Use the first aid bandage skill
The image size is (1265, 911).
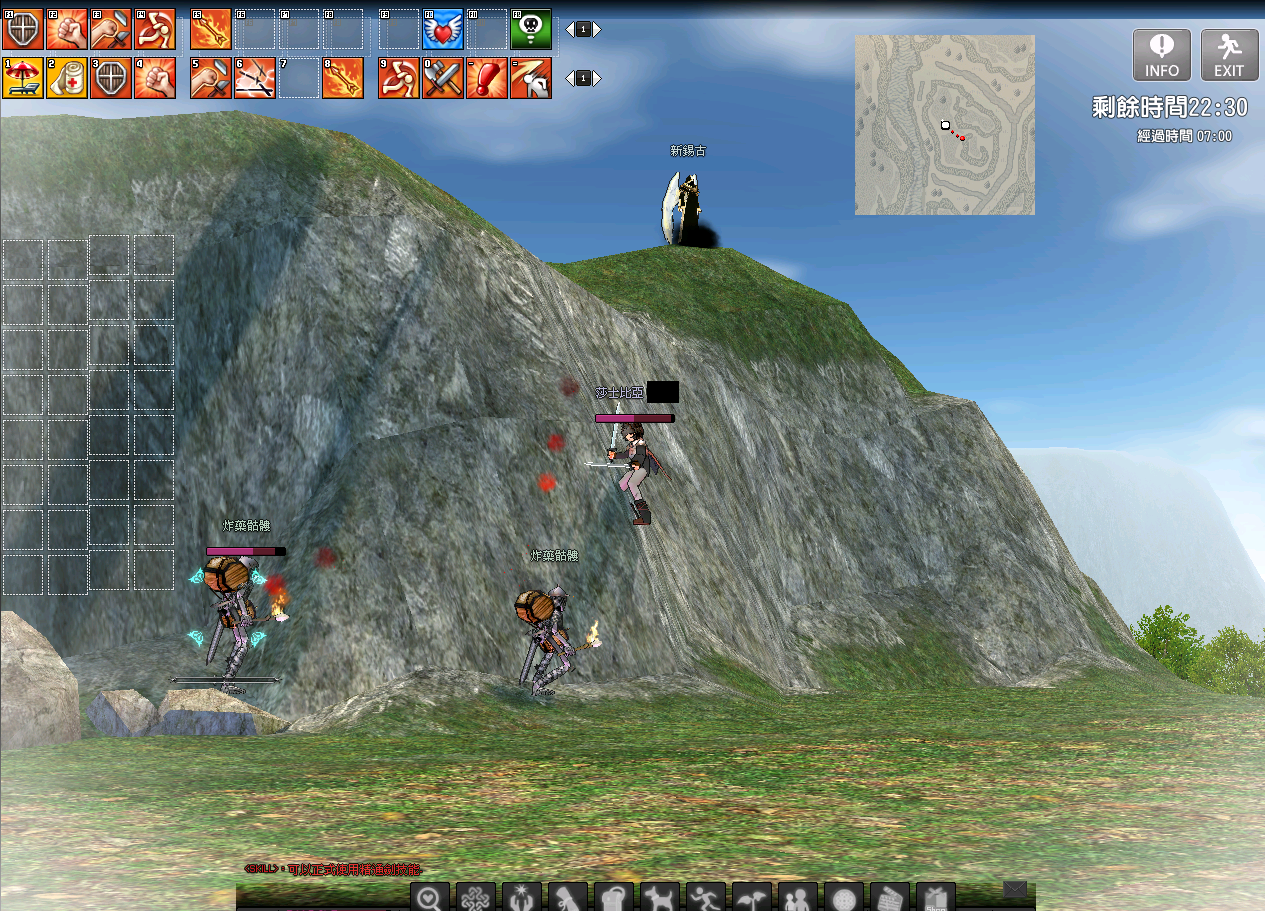67,78
